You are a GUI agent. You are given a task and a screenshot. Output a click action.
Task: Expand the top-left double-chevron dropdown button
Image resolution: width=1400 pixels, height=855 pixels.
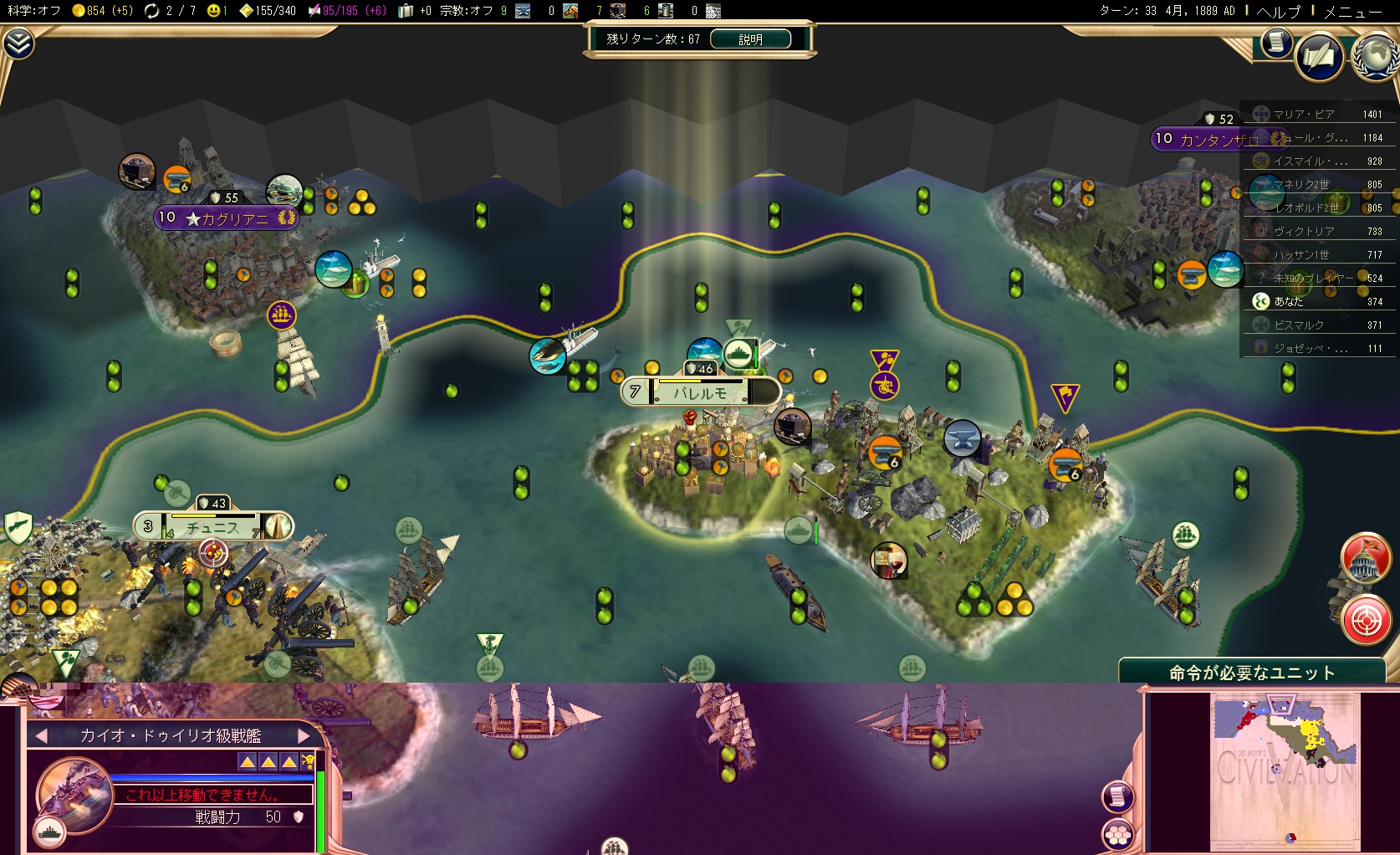click(x=18, y=44)
